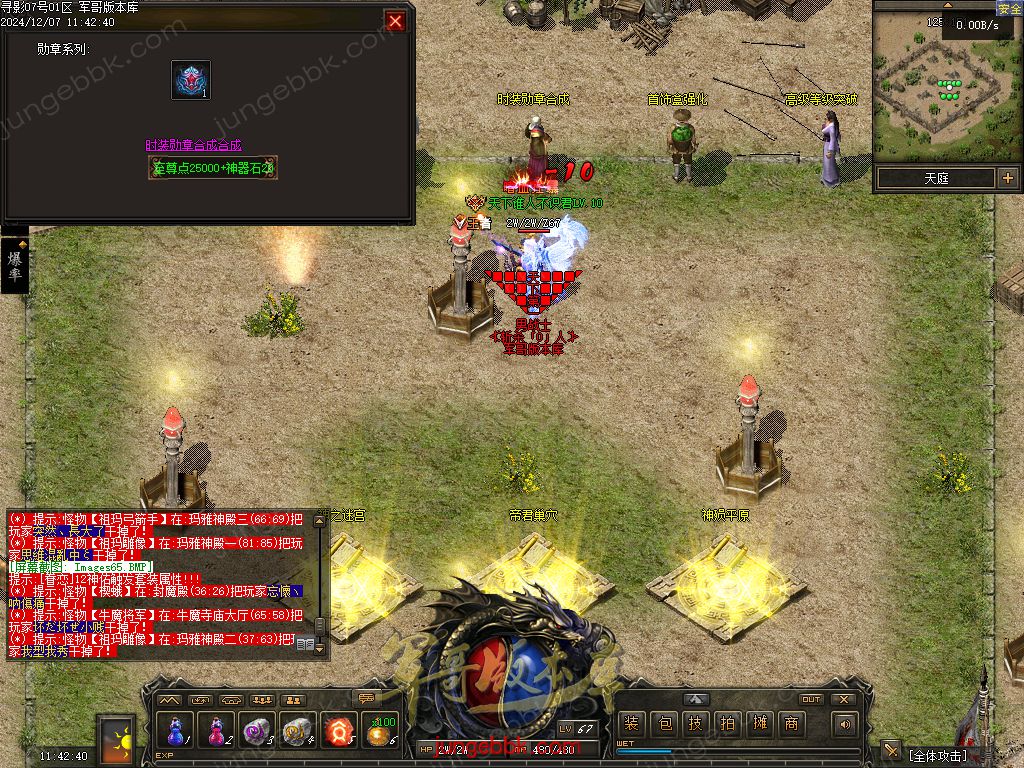Use the blue potion in slot 1
The height and width of the screenshot is (768, 1024).
(174, 731)
